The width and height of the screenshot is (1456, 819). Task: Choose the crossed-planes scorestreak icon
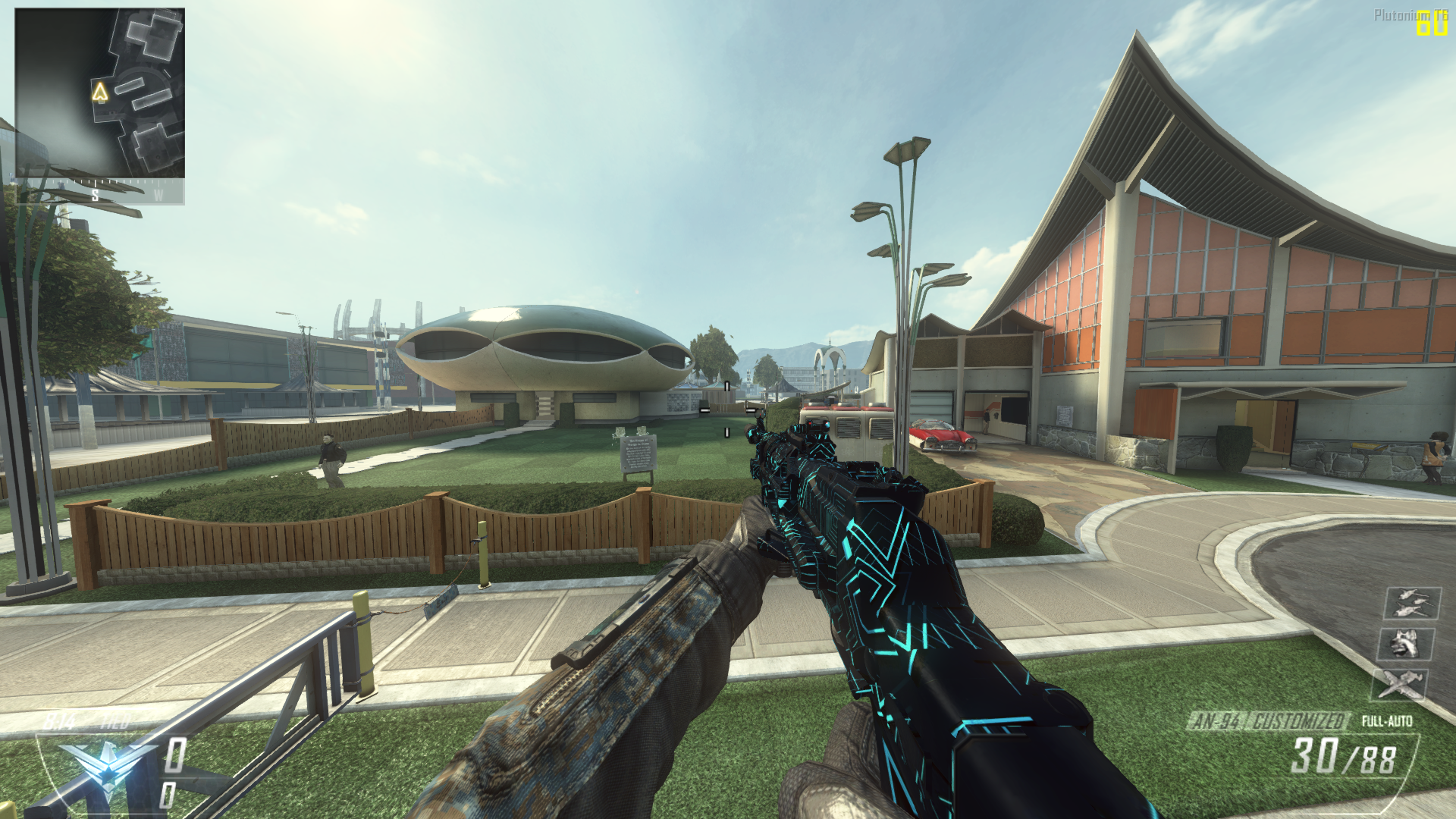tap(1400, 685)
